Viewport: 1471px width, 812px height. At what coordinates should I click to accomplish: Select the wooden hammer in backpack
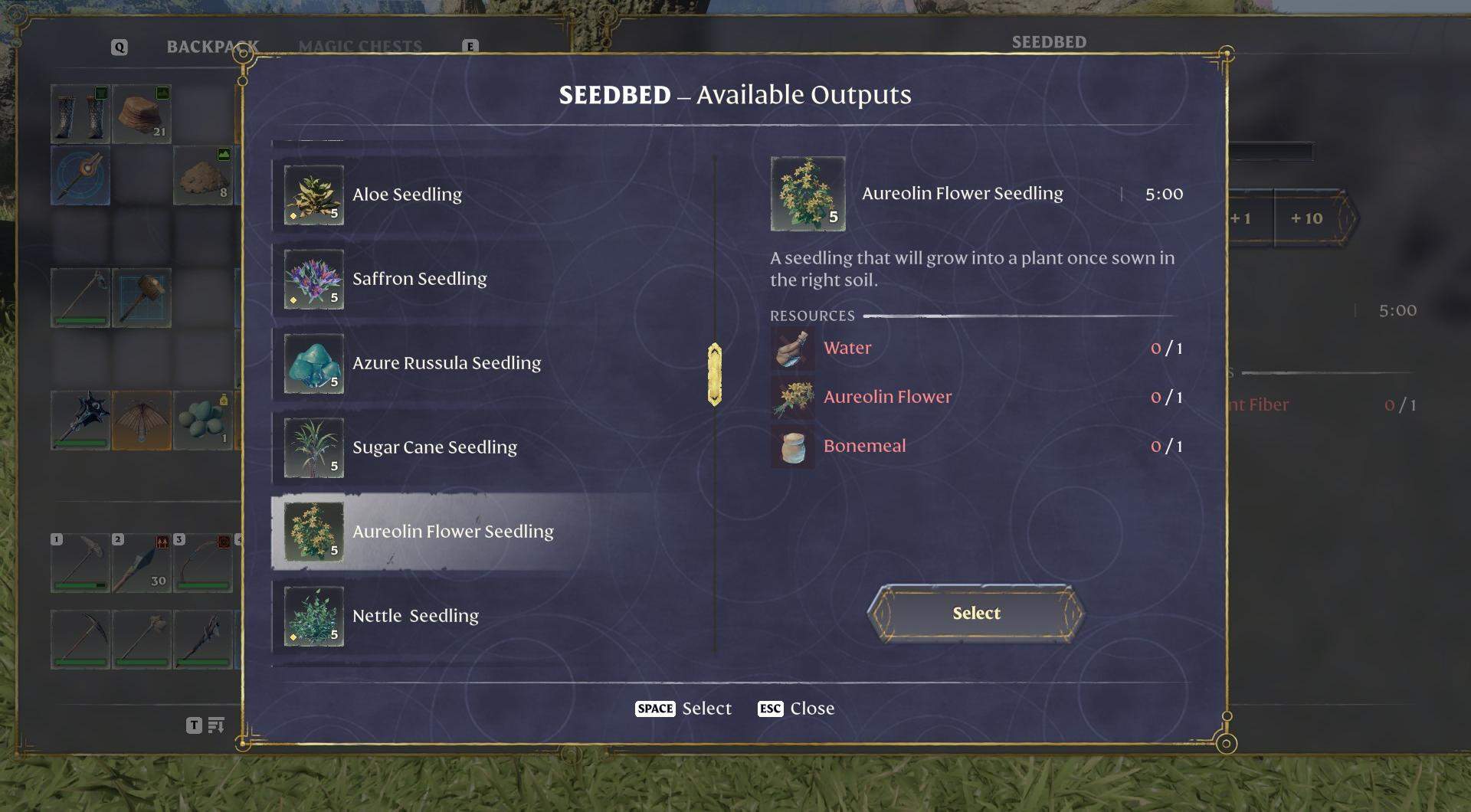click(x=142, y=297)
